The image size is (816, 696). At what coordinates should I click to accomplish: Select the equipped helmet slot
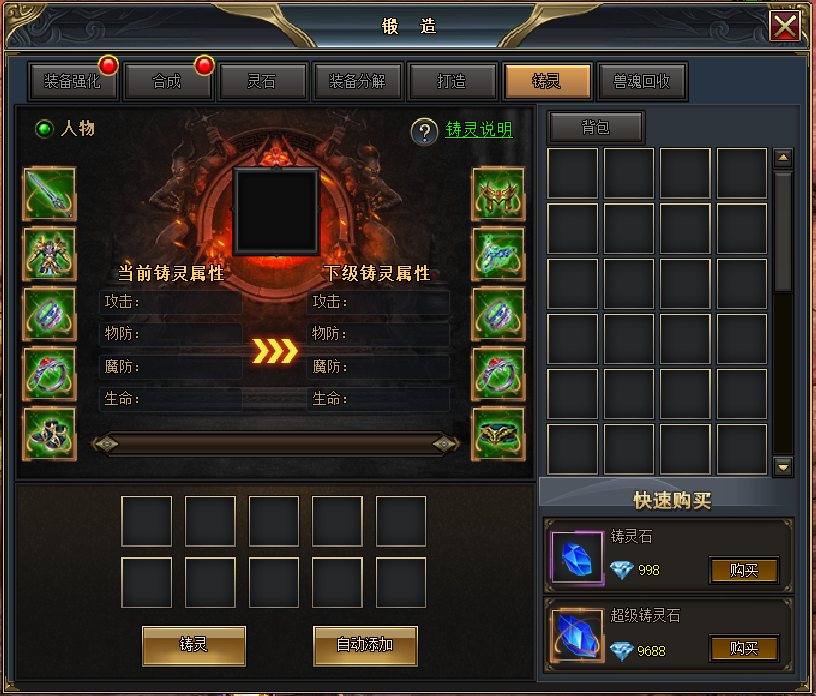[x=498, y=194]
